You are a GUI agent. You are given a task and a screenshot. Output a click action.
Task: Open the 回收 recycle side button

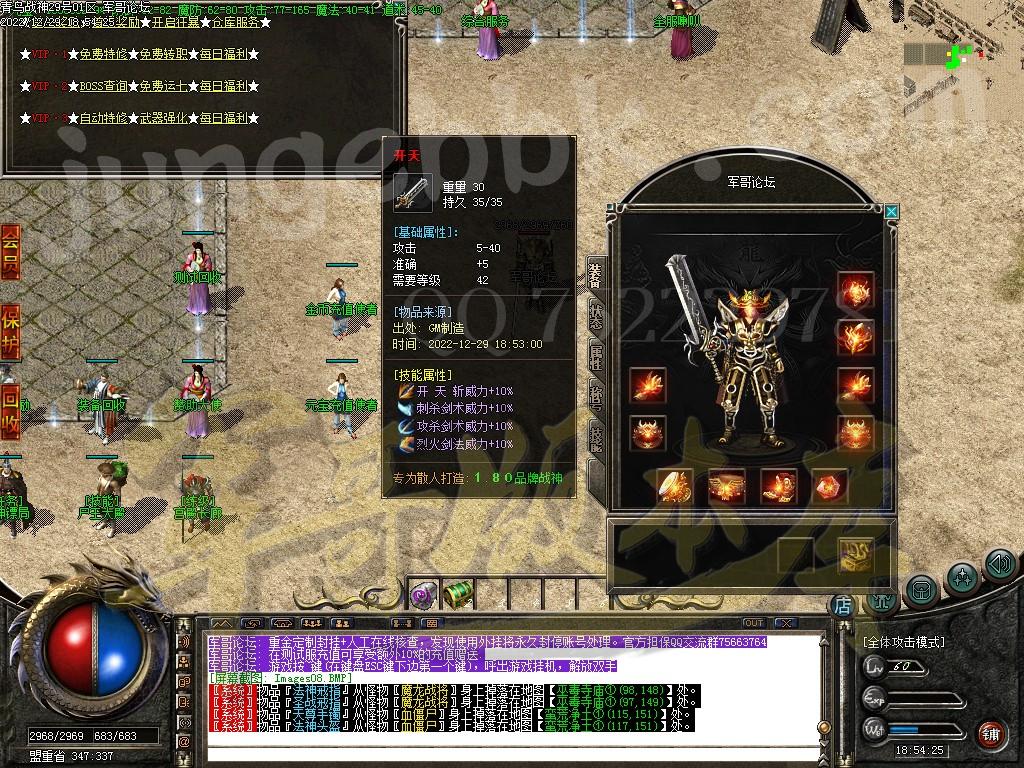[10, 411]
